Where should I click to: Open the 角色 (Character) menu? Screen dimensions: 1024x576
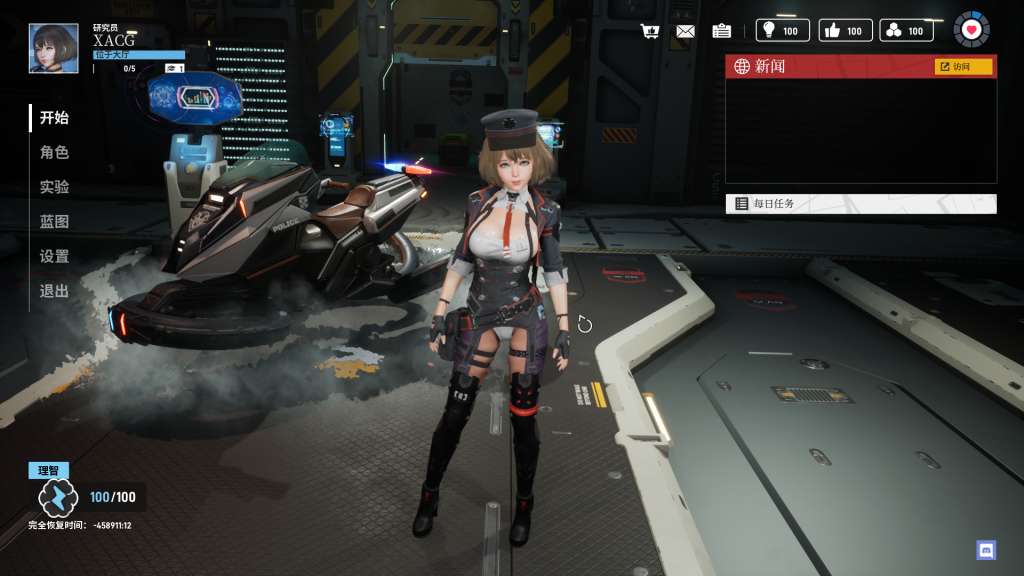point(54,153)
